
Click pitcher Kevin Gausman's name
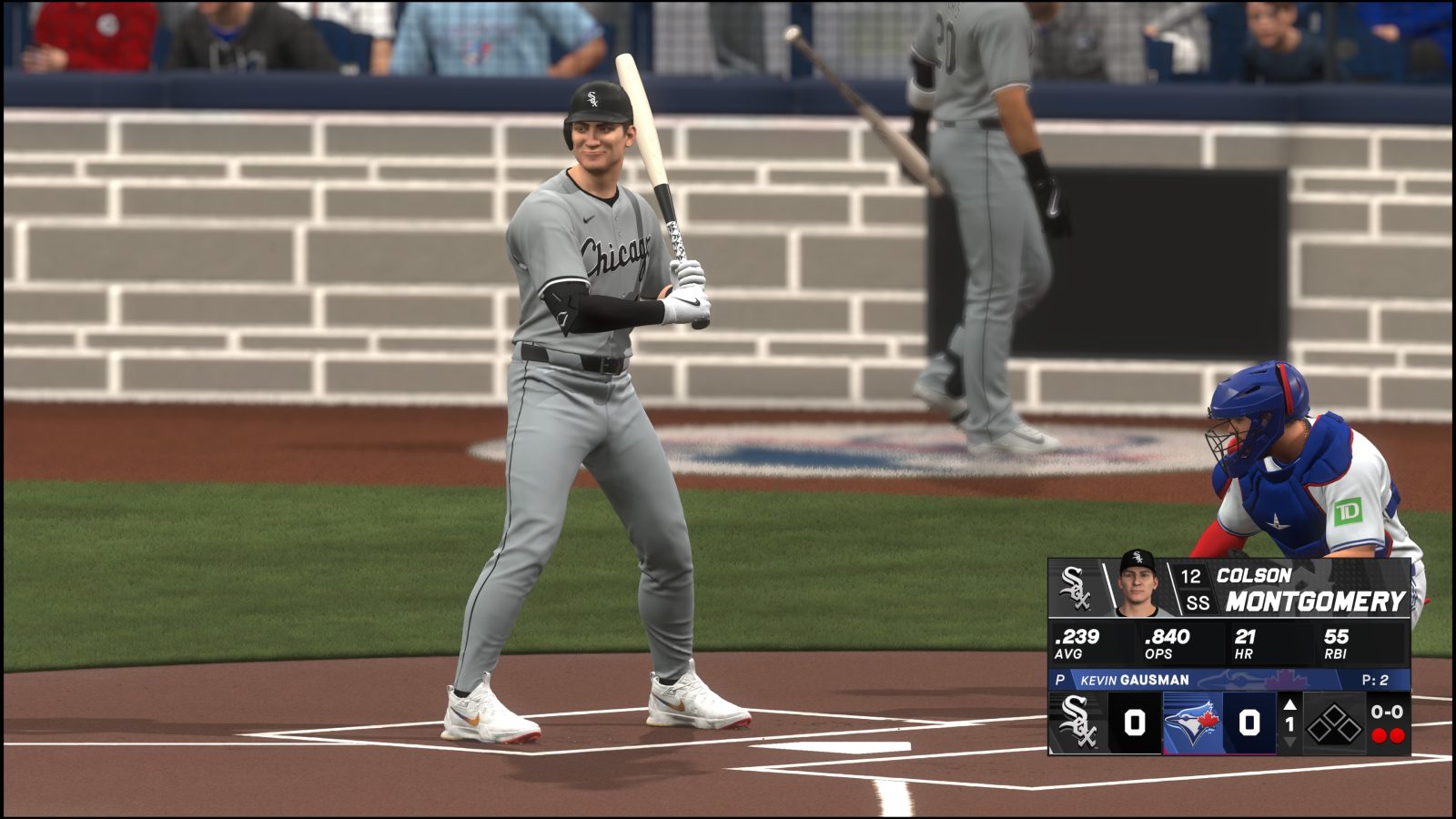coord(1137,678)
